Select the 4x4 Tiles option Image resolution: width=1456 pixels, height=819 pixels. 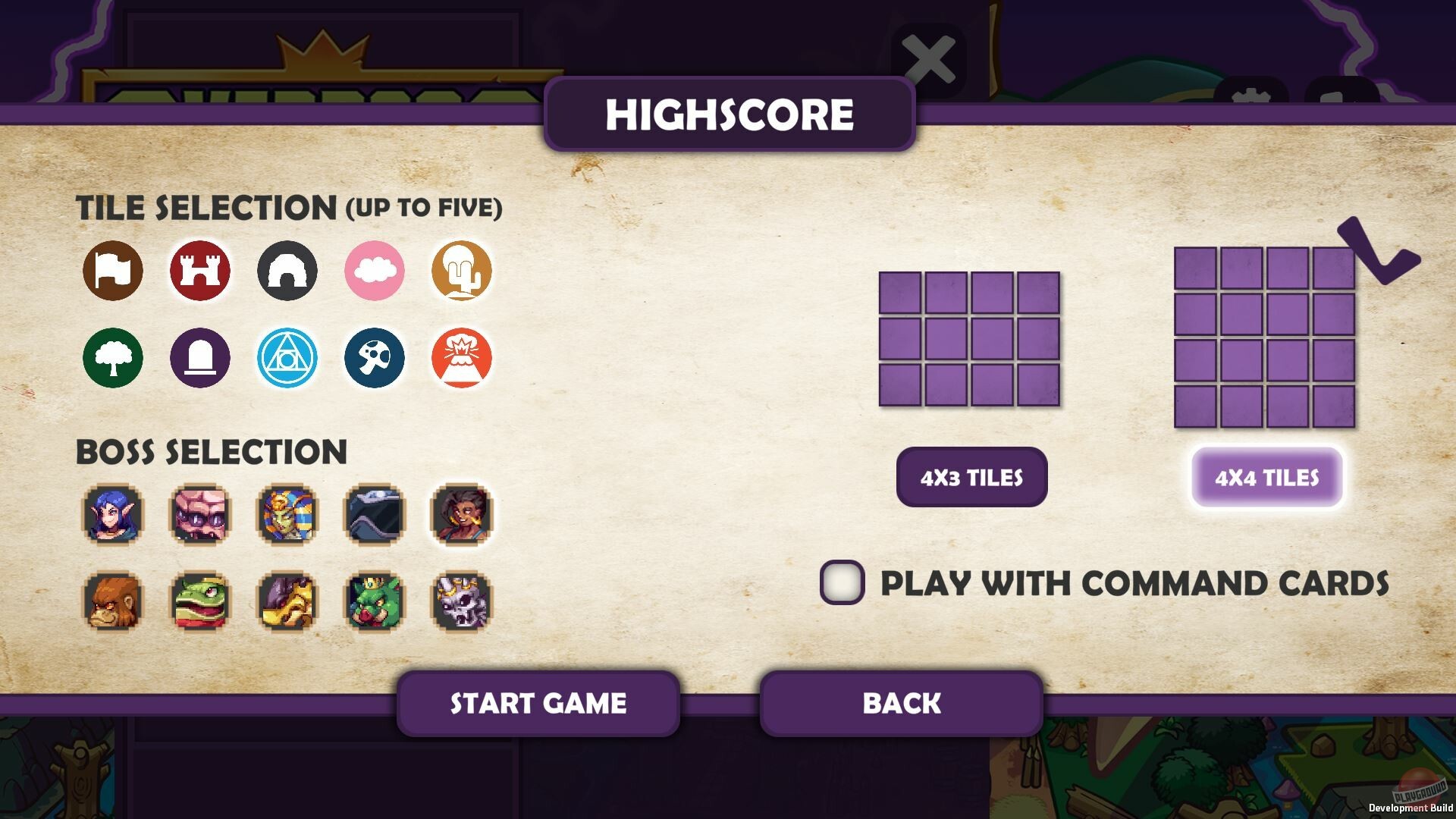click(1266, 478)
